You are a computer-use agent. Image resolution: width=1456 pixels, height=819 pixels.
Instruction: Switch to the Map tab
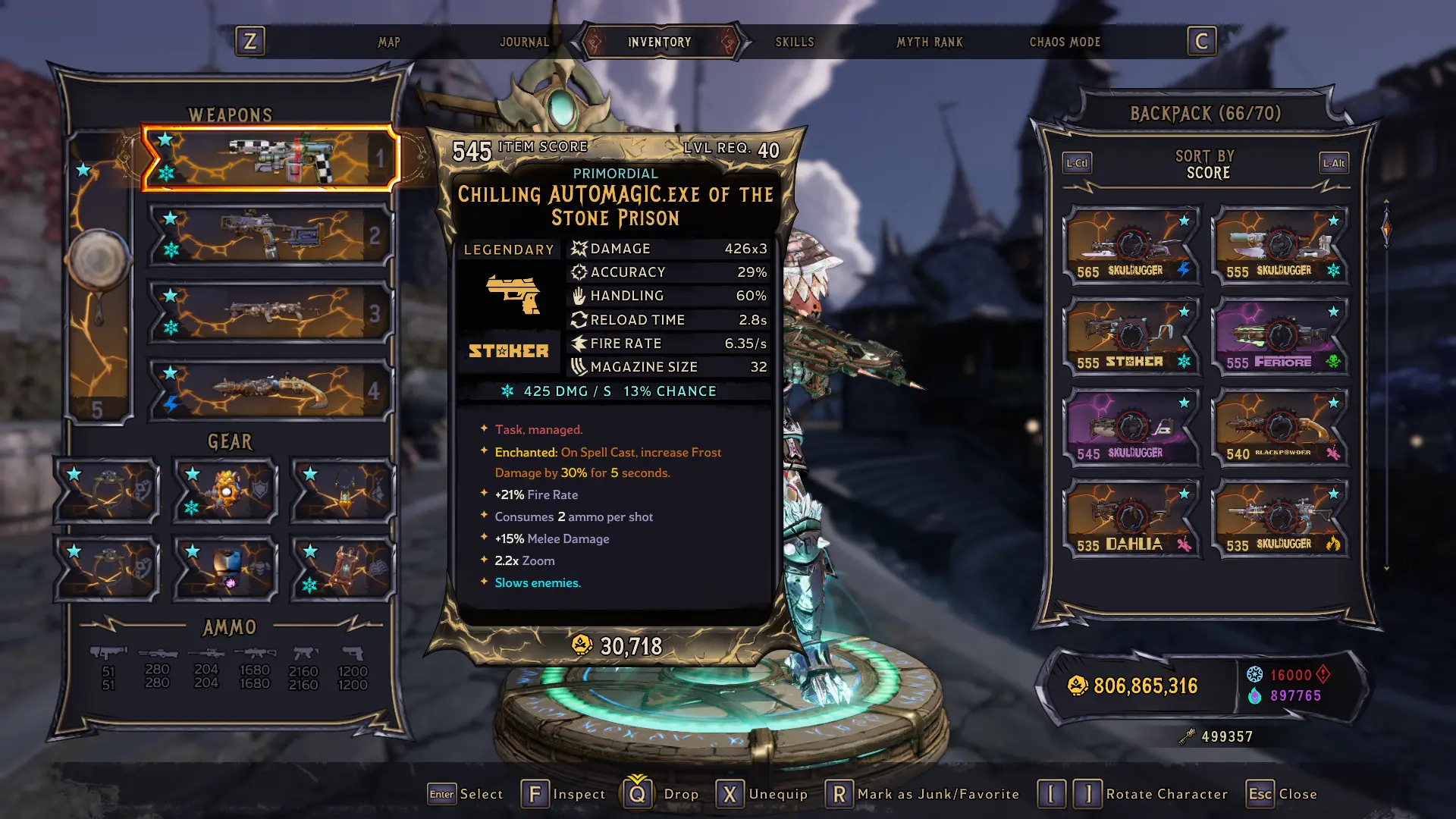tap(389, 42)
